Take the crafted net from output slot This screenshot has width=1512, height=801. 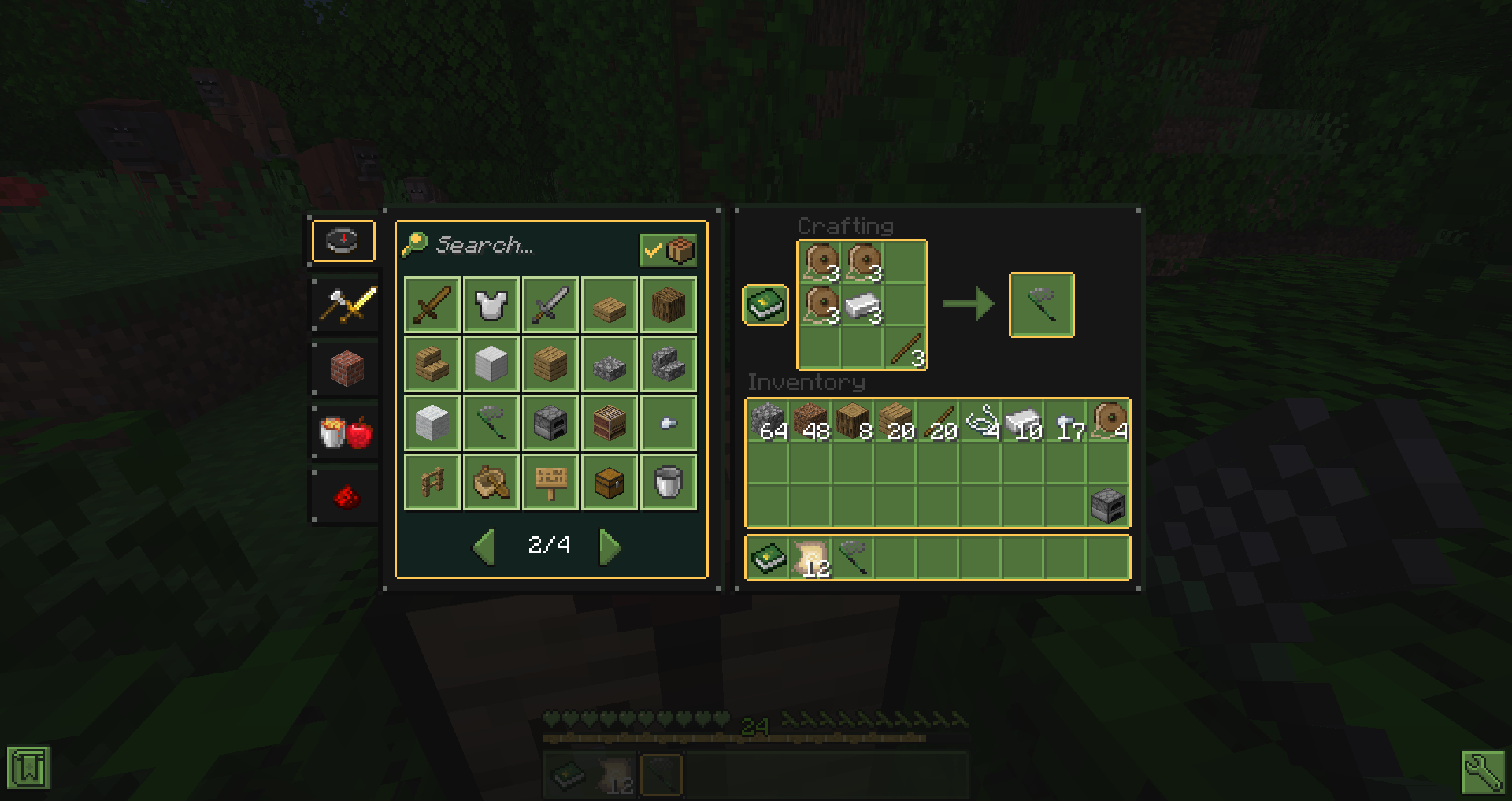[1041, 305]
